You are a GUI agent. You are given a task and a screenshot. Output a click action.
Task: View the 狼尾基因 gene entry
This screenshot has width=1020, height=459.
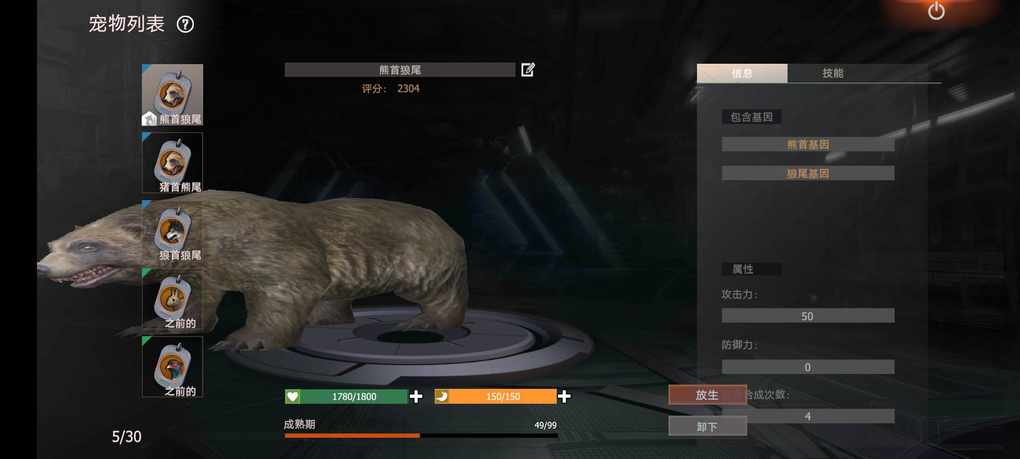(x=808, y=173)
